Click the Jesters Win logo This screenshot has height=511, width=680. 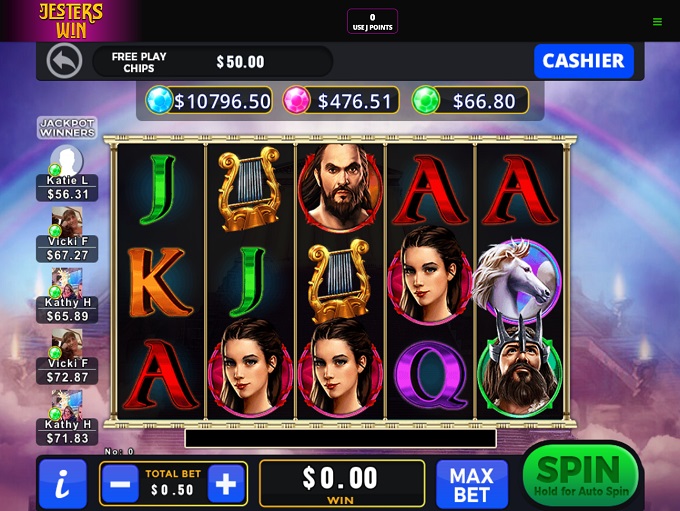[x=70, y=20]
